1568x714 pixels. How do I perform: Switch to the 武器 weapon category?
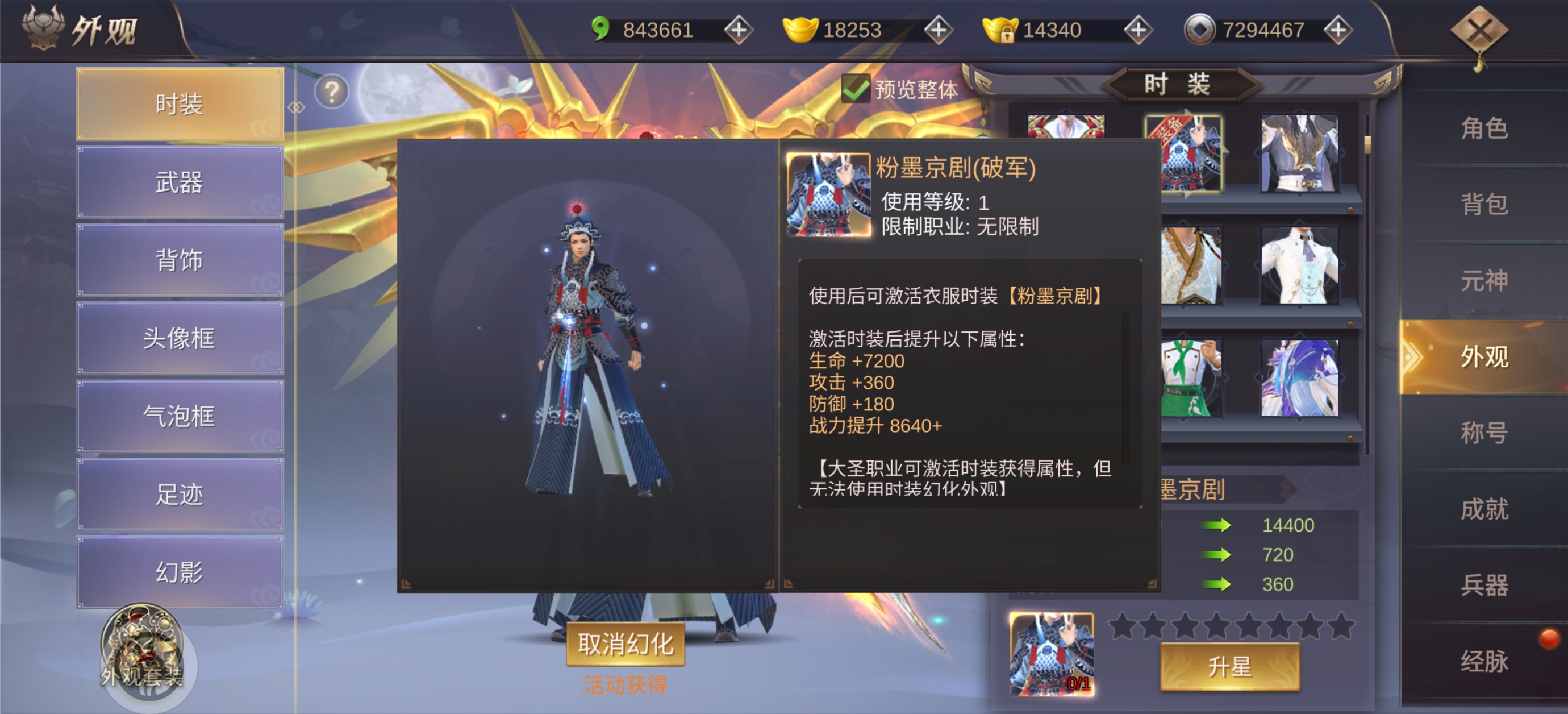pyautogui.click(x=180, y=182)
